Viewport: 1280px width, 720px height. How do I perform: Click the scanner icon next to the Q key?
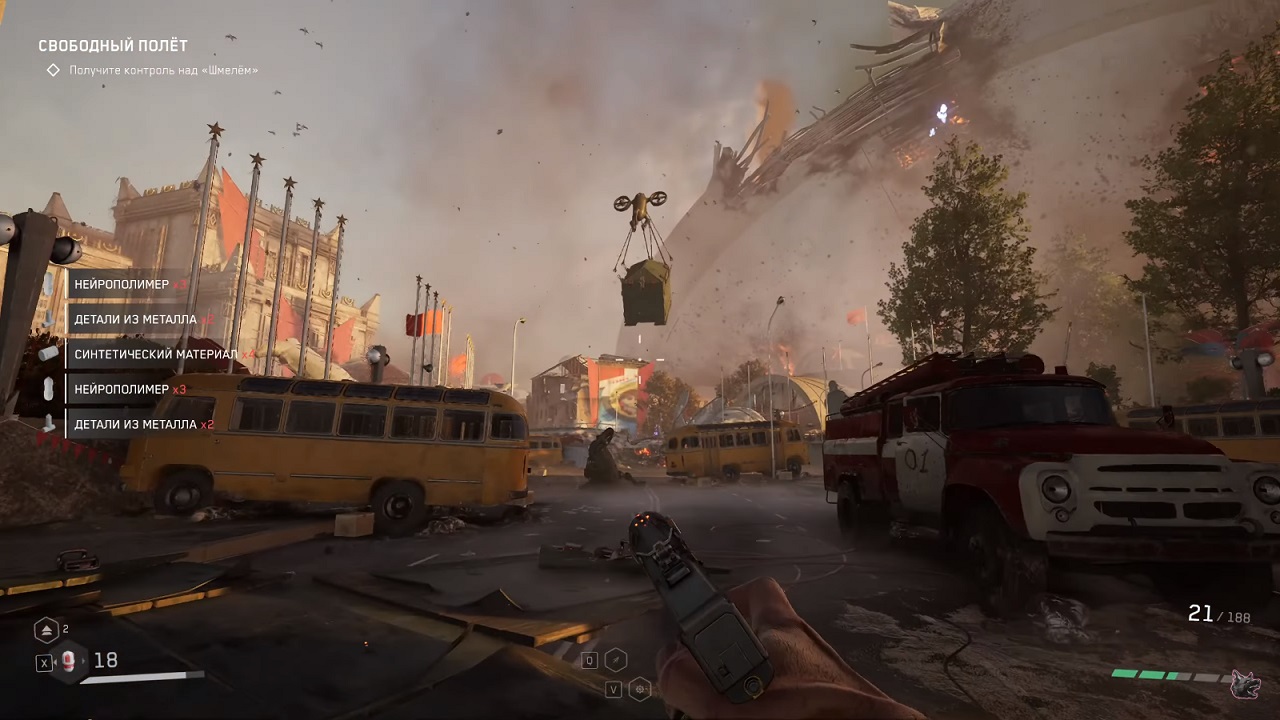[616, 660]
